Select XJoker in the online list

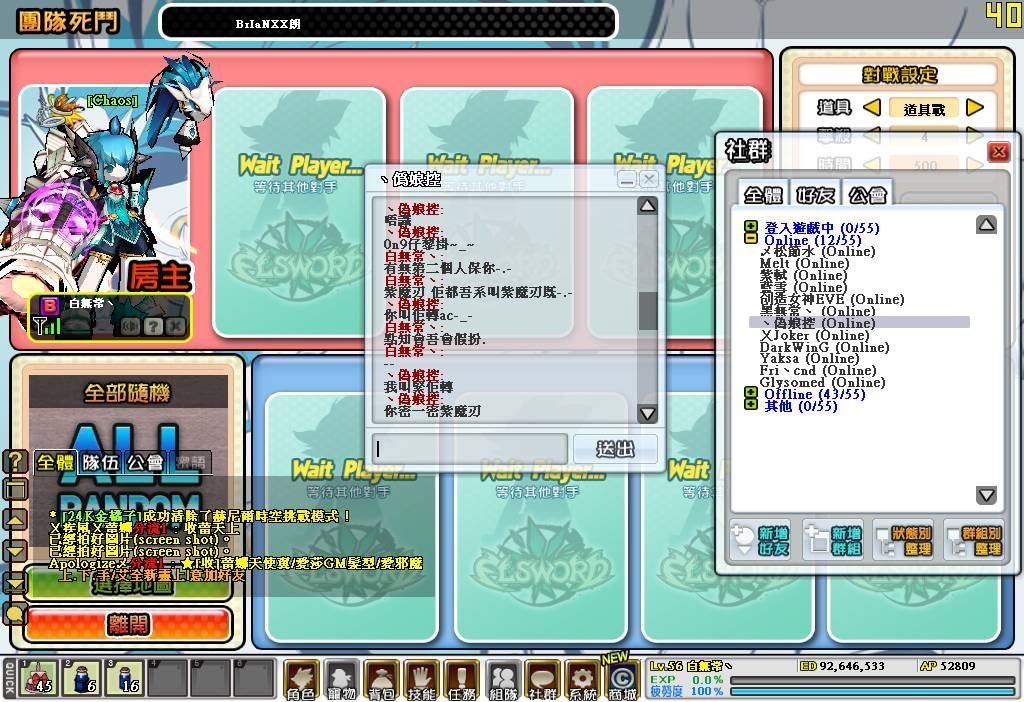pyautogui.click(x=814, y=335)
